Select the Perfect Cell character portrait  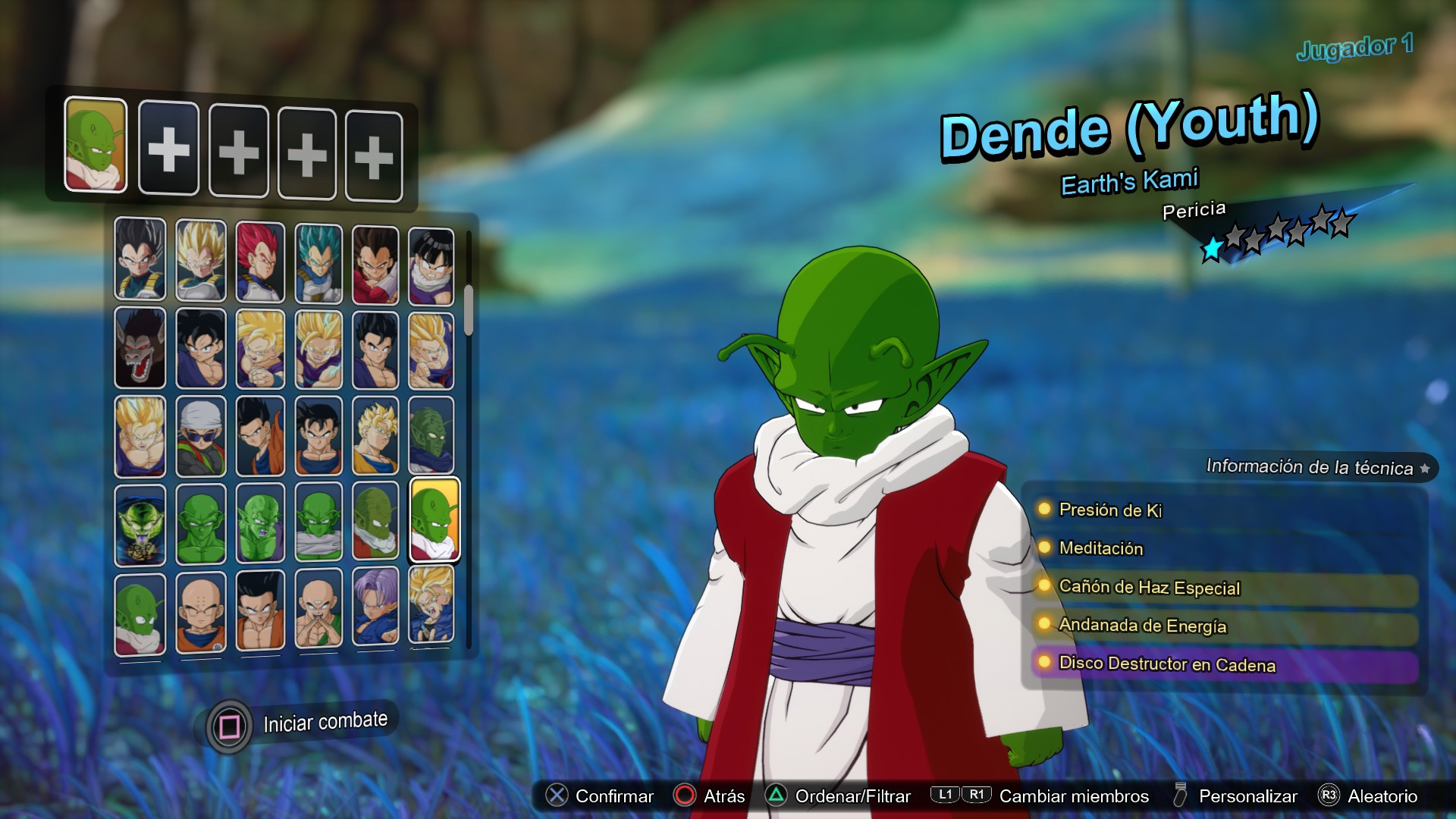(140, 523)
